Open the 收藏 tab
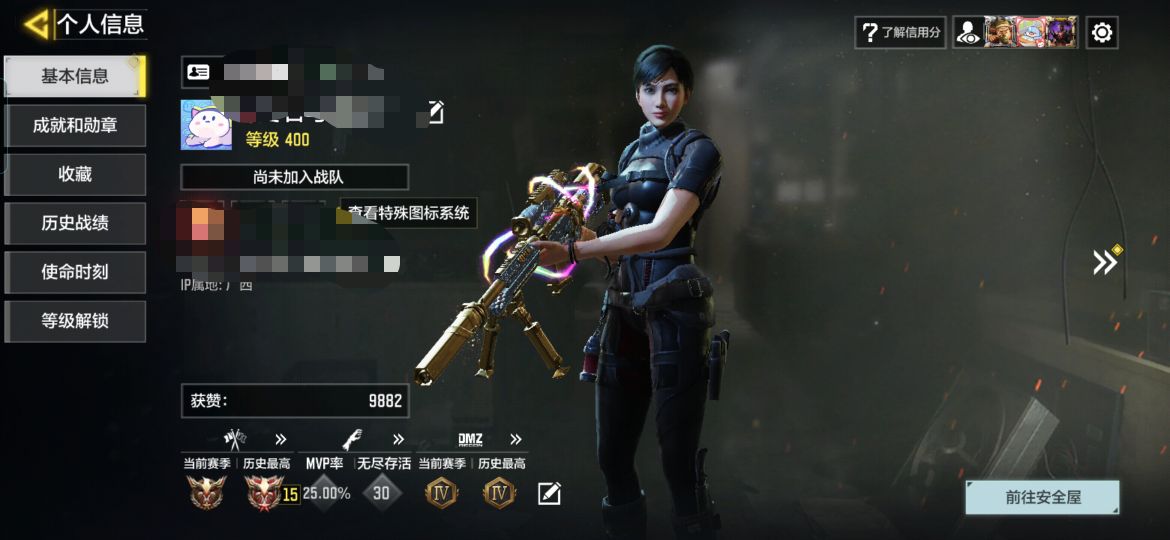This screenshot has width=1170, height=540. [75, 174]
